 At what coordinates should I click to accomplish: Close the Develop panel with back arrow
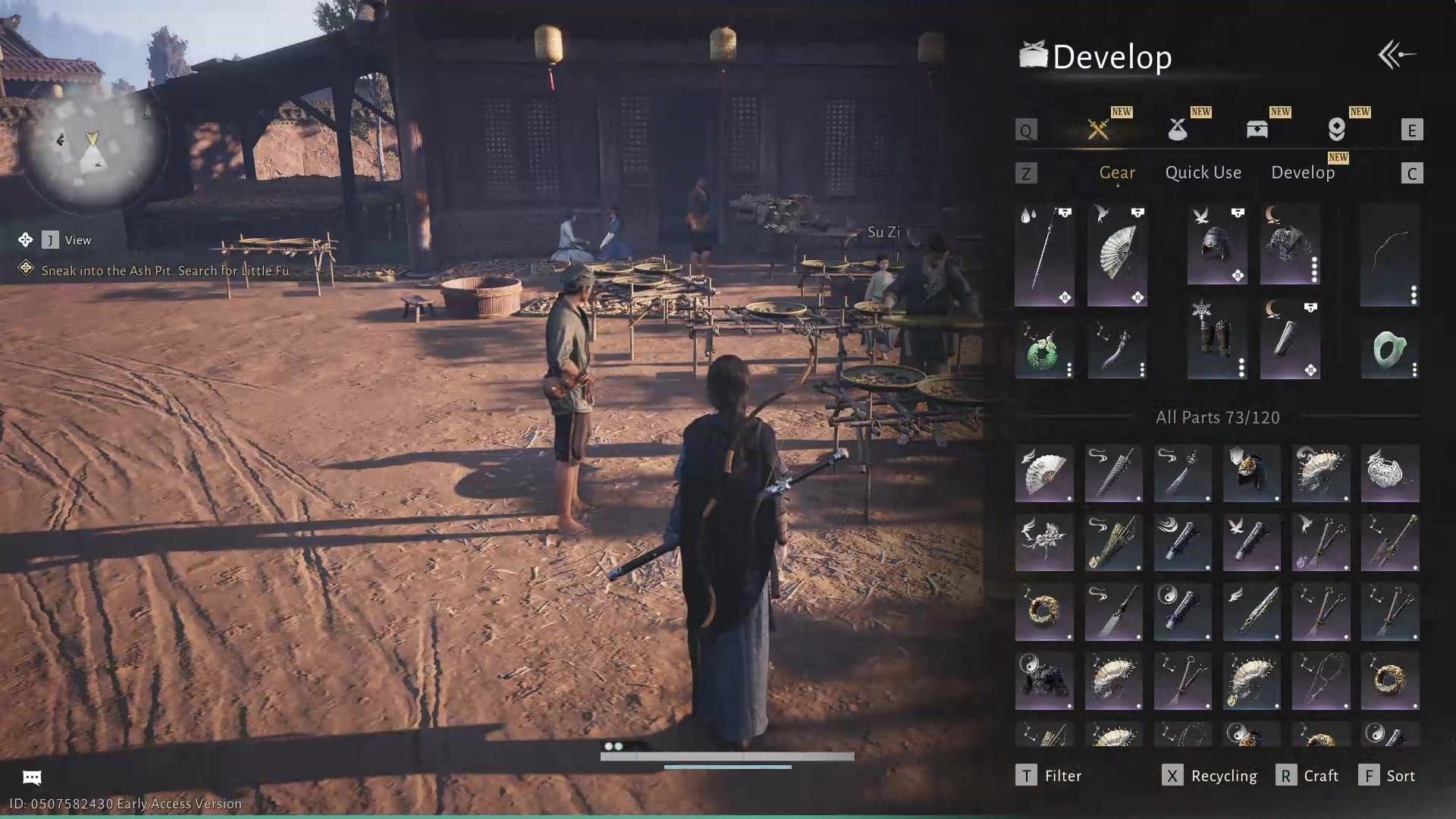[1397, 55]
